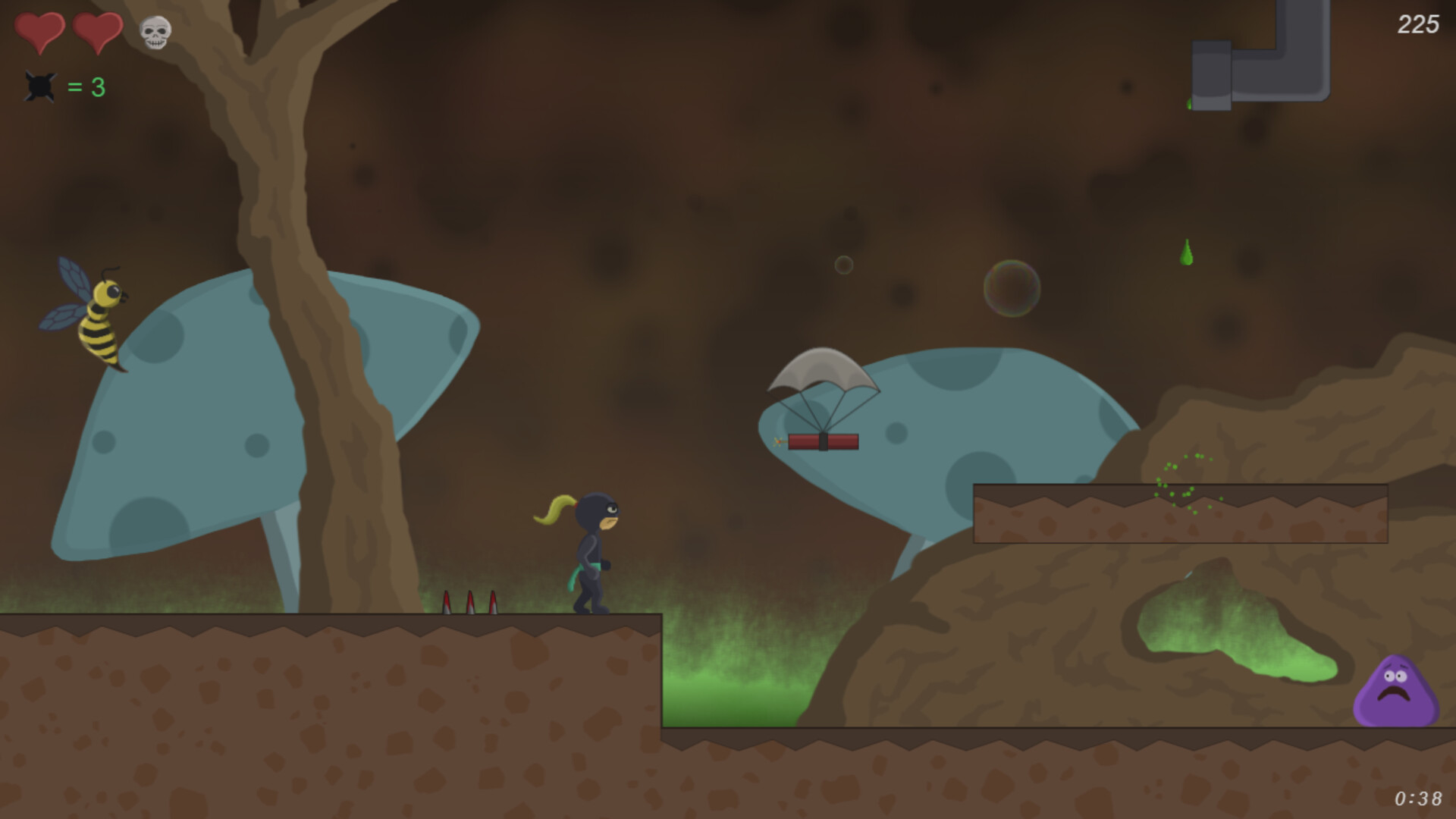Screen dimensions: 1456x819
Task: Select the skull death counter icon
Action: [154, 33]
